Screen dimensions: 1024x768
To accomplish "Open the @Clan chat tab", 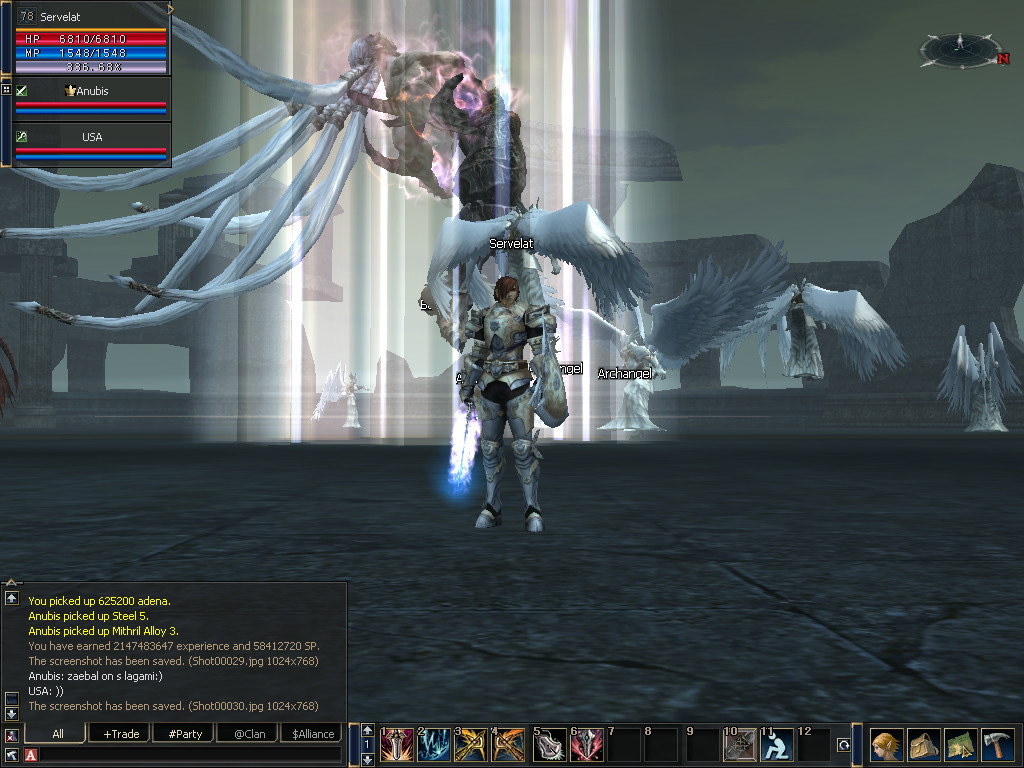I will coord(248,734).
